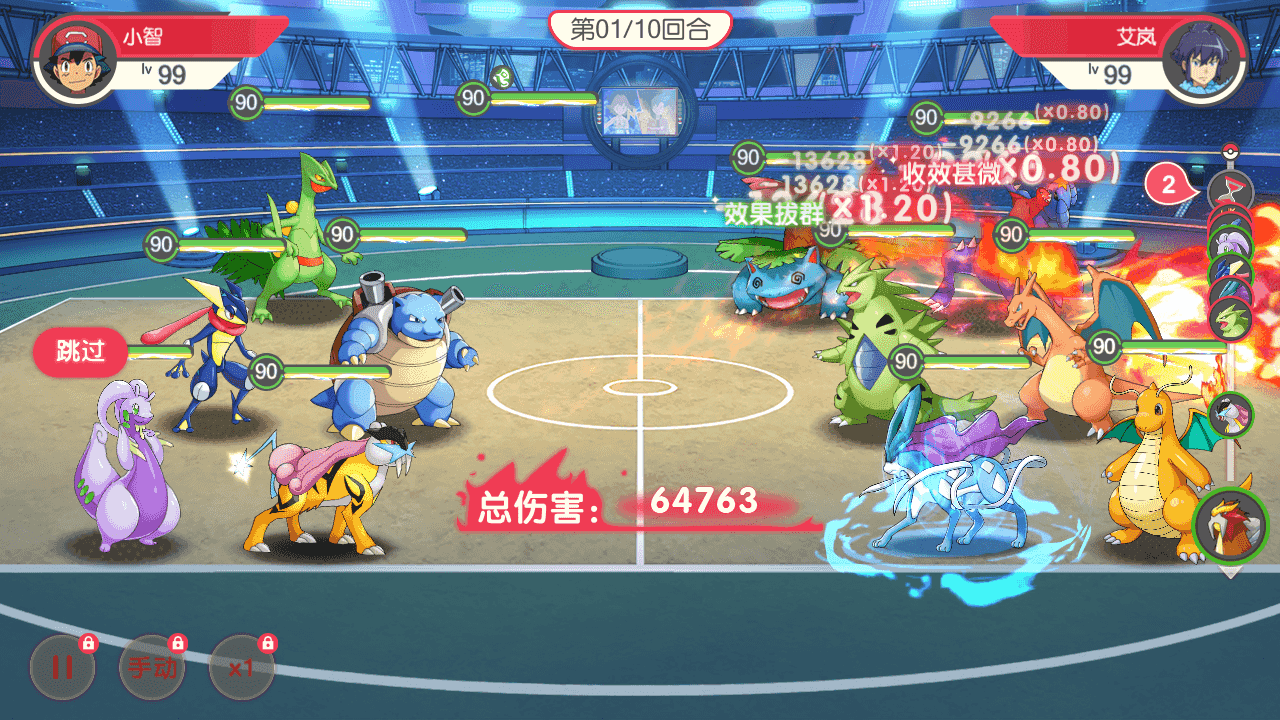Select the Goodra turn-order icon

coord(1229,243)
